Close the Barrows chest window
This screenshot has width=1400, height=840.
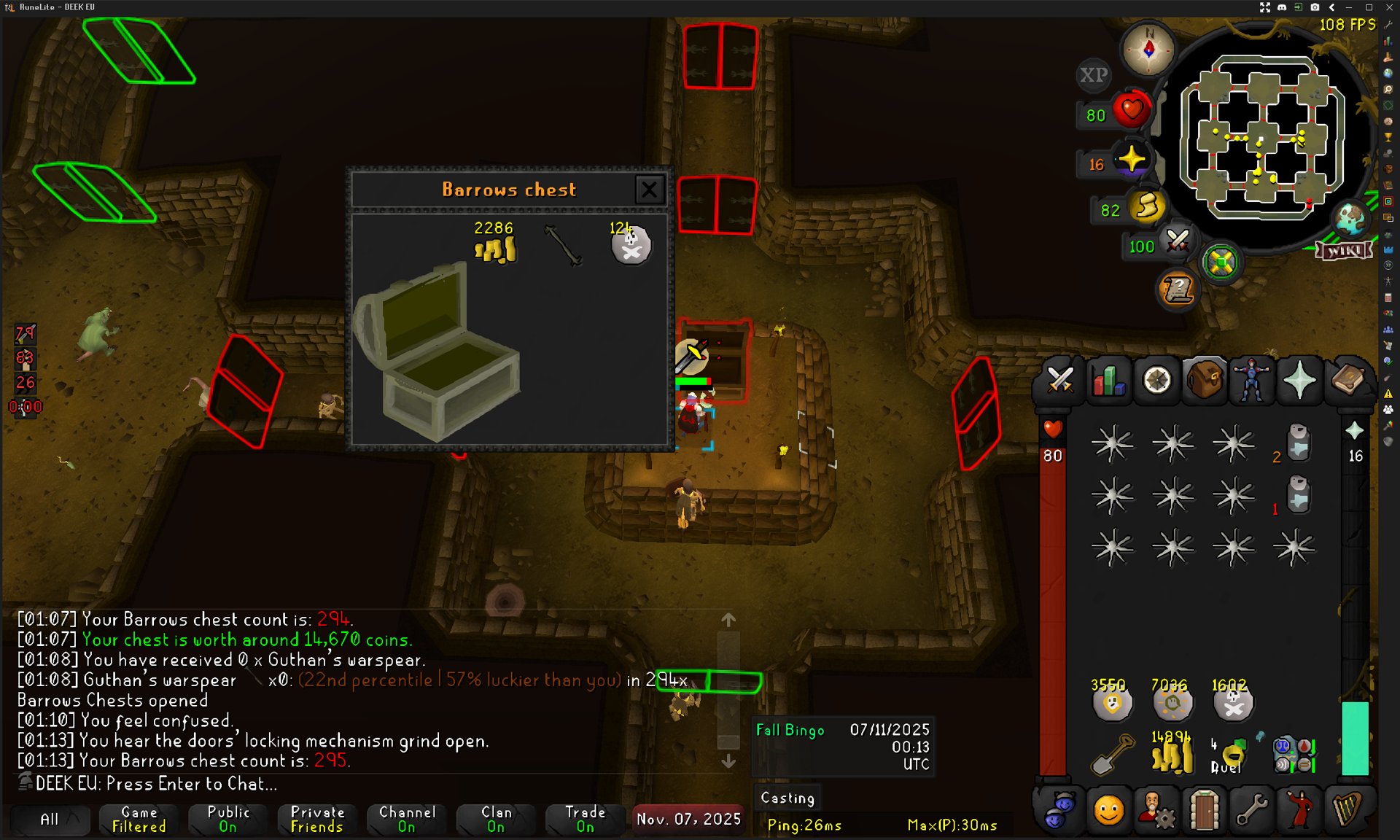(649, 190)
